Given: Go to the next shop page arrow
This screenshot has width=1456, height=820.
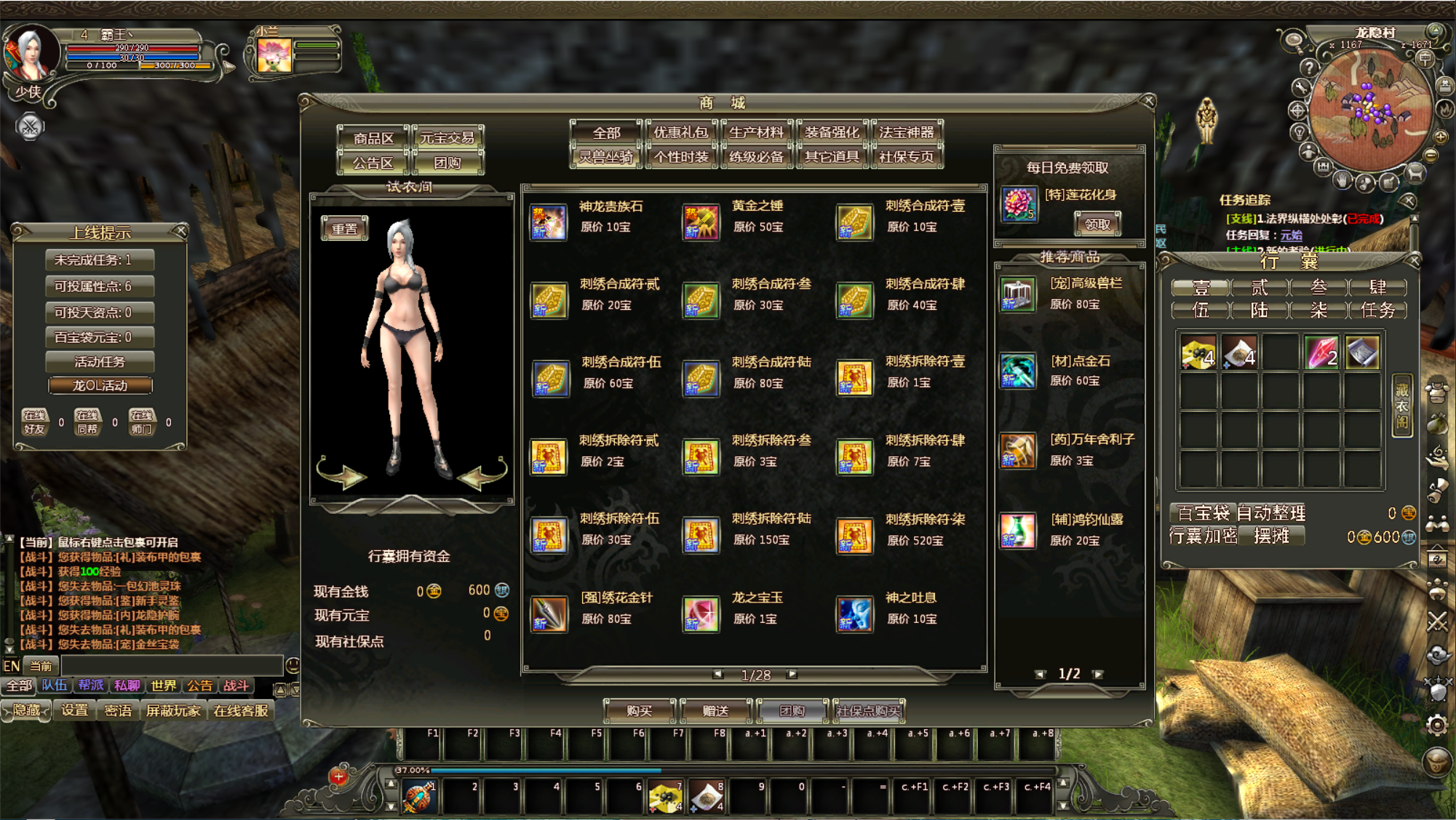Looking at the screenshot, I should coord(792,674).
